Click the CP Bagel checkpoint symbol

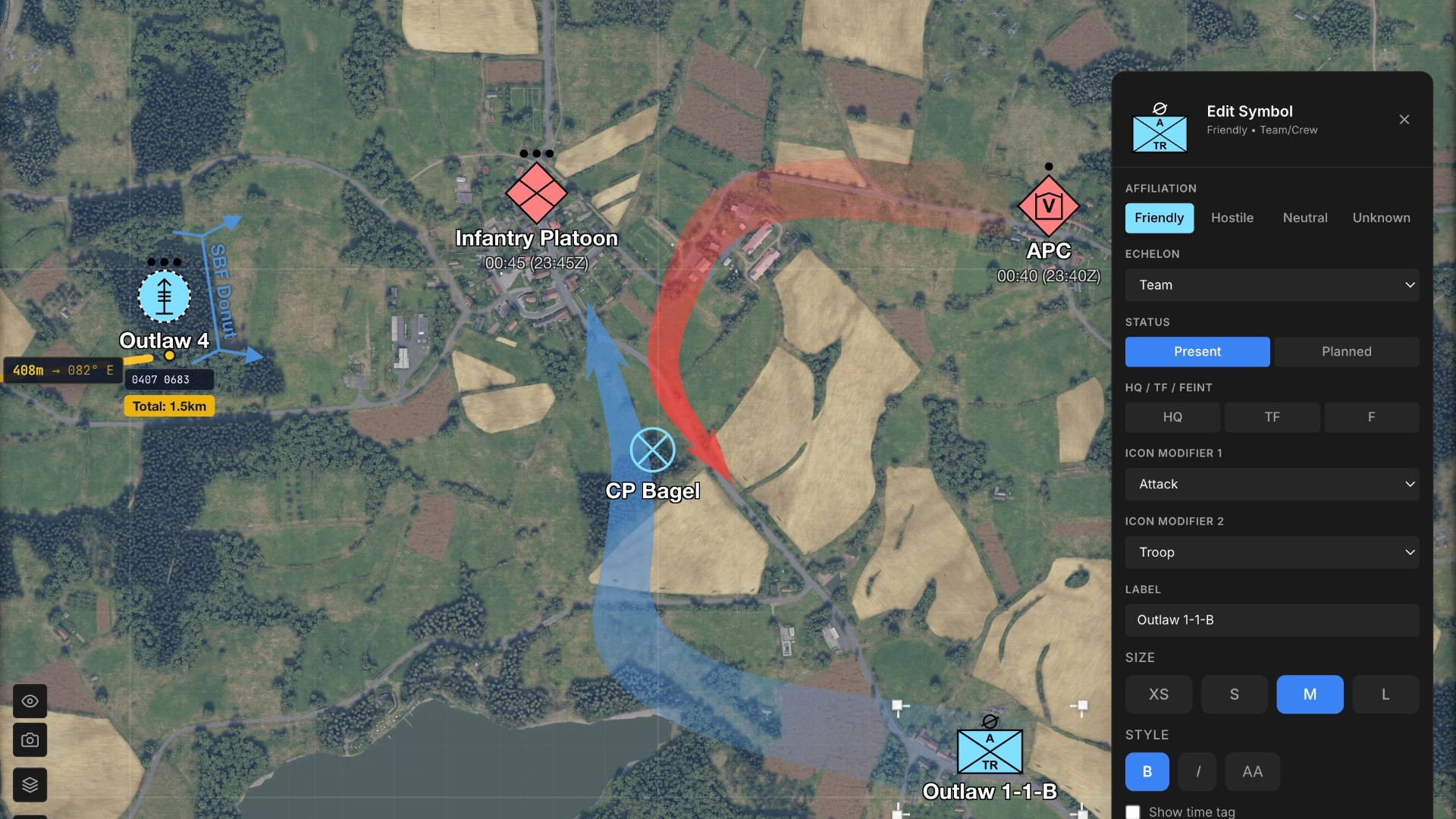[x=653, y=449]
